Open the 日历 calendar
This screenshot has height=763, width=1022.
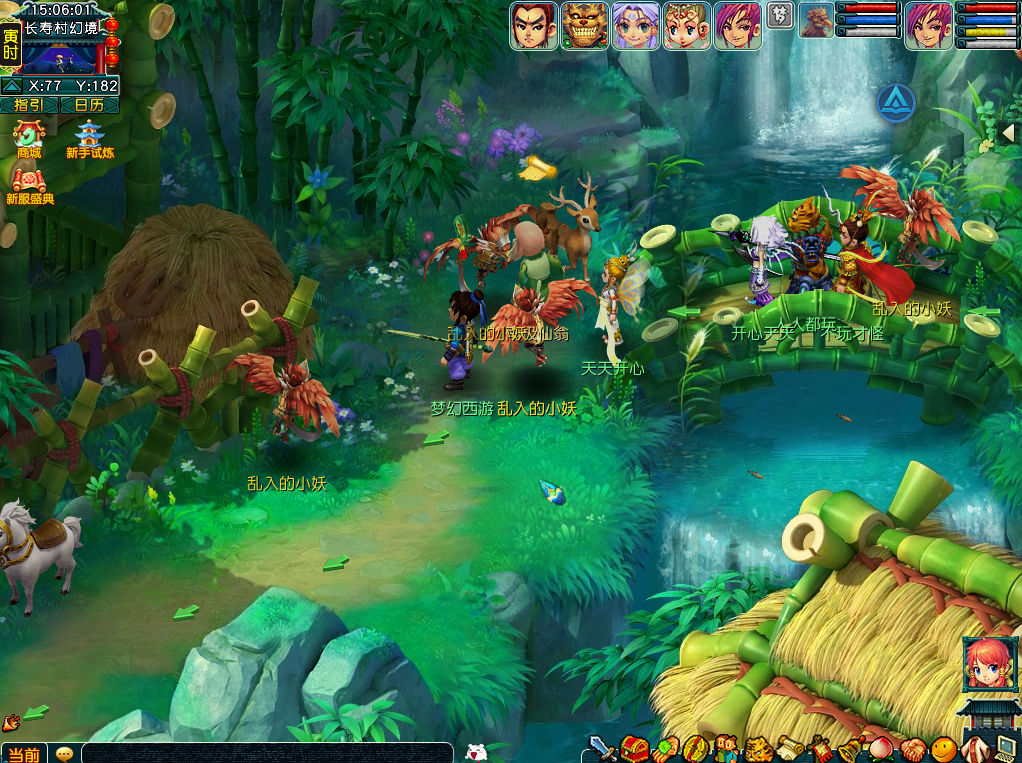coord(90,104)
